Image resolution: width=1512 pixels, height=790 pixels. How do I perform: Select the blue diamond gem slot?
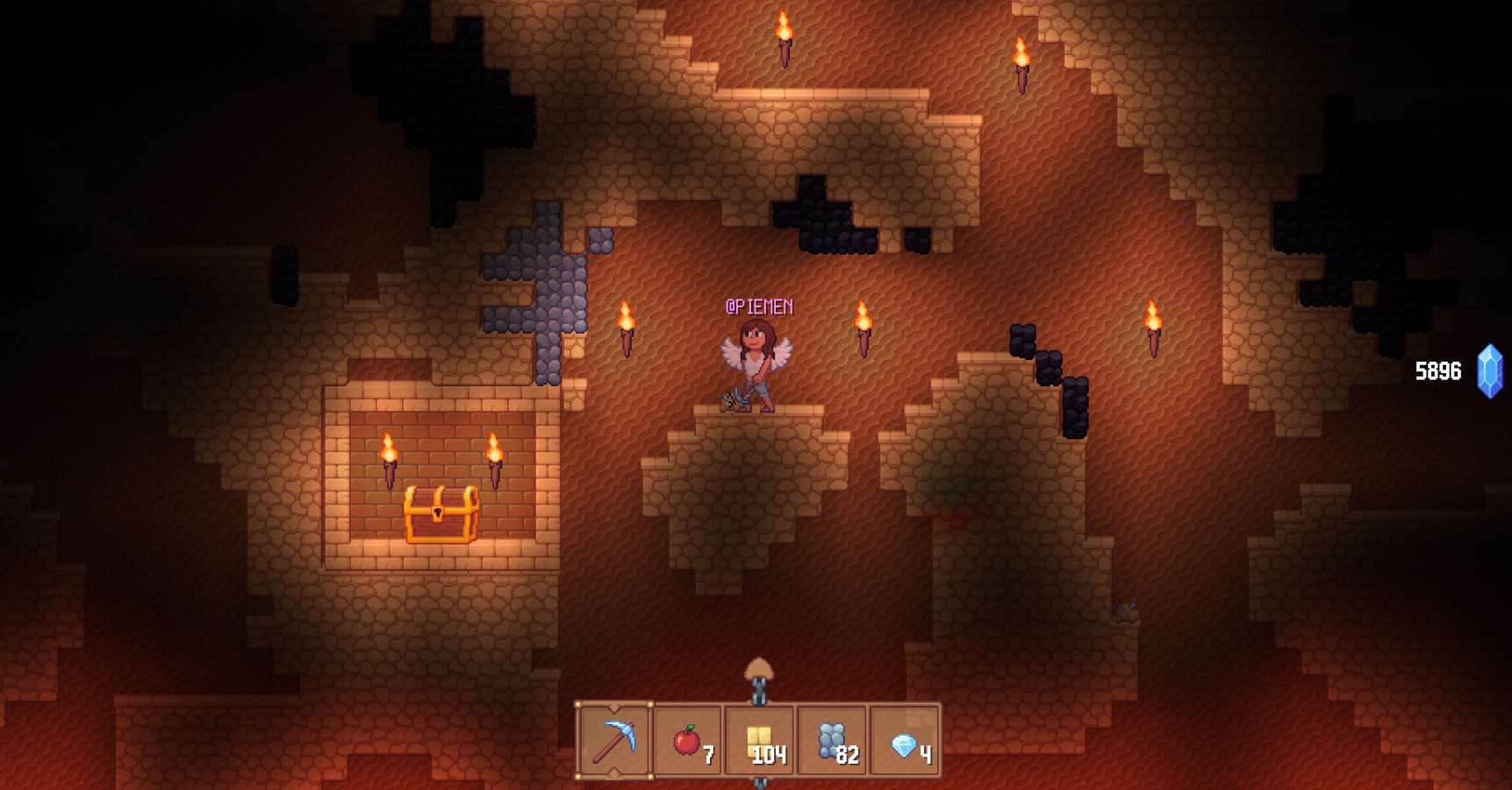(x=905, y=741)
